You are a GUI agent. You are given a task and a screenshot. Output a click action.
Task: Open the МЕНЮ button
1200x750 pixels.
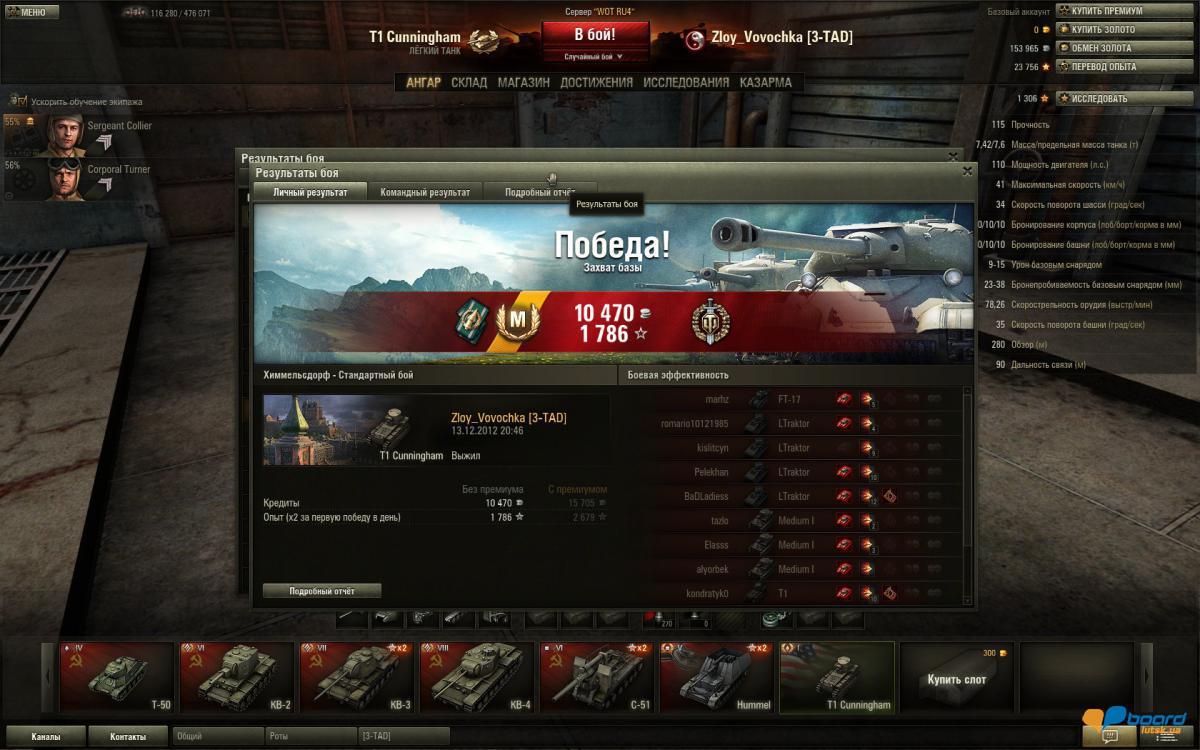24,12
